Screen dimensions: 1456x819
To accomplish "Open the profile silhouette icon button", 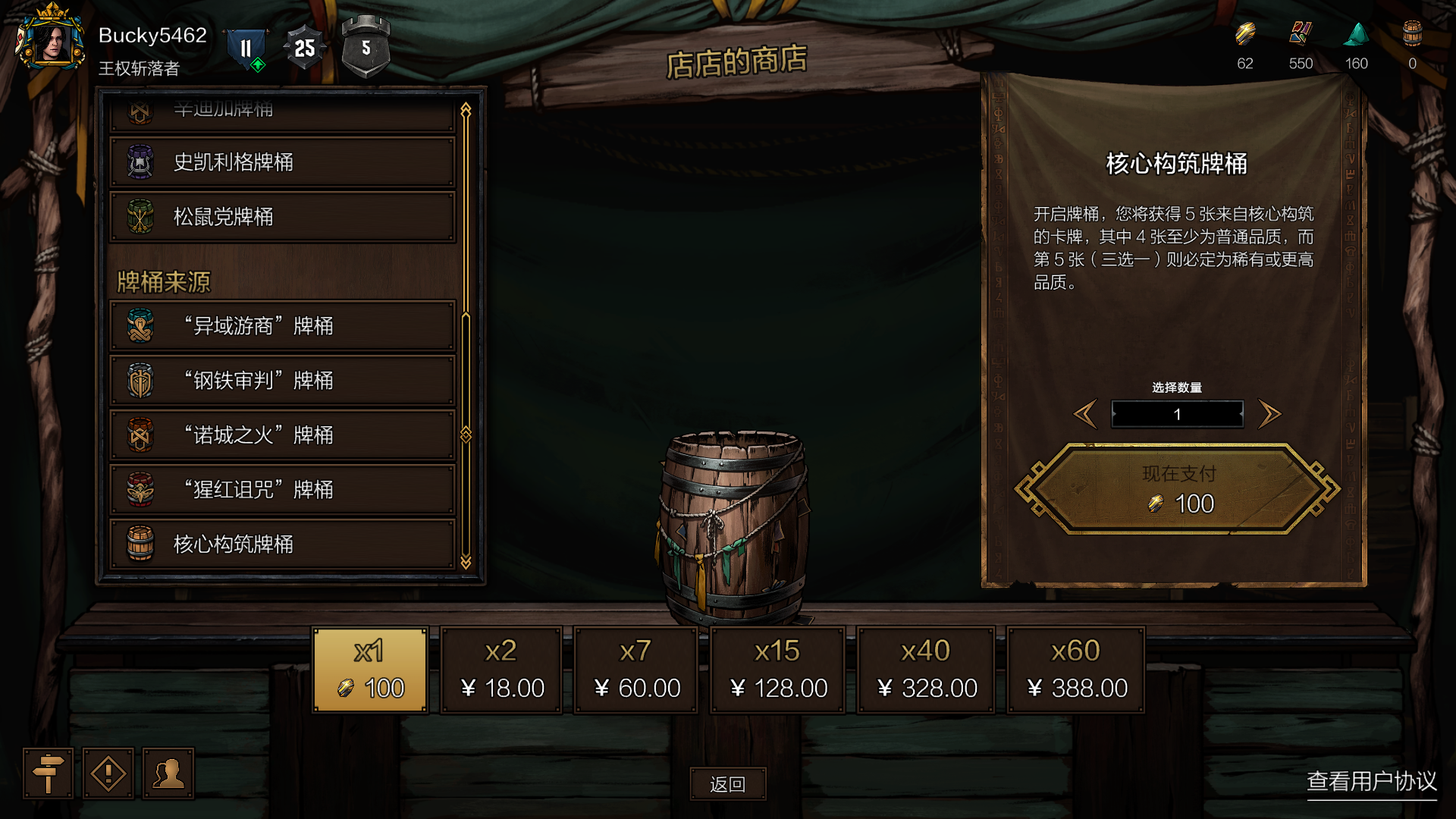I will click(x=168, y=773).
